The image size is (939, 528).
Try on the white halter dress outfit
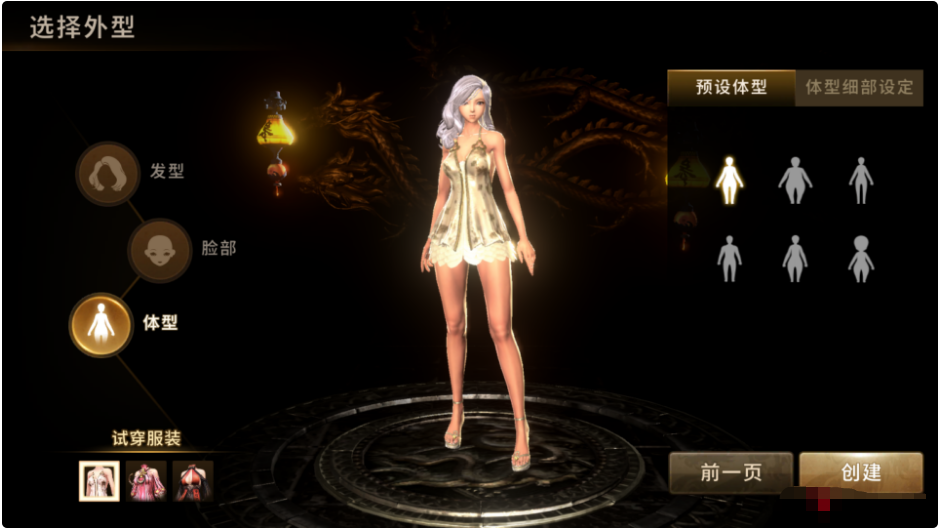point(100,481)
